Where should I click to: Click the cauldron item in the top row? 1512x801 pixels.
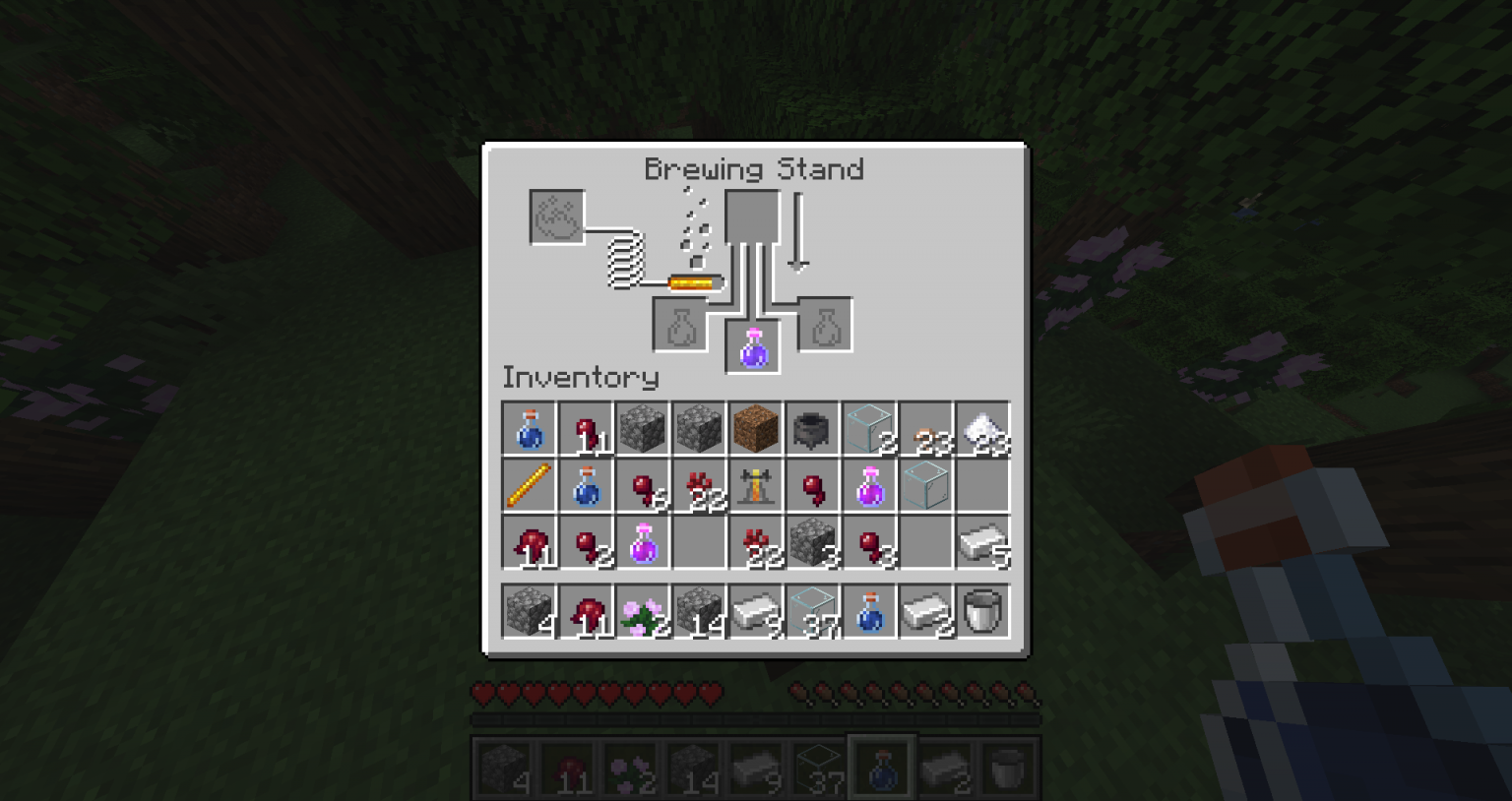[x=813, y=428]
